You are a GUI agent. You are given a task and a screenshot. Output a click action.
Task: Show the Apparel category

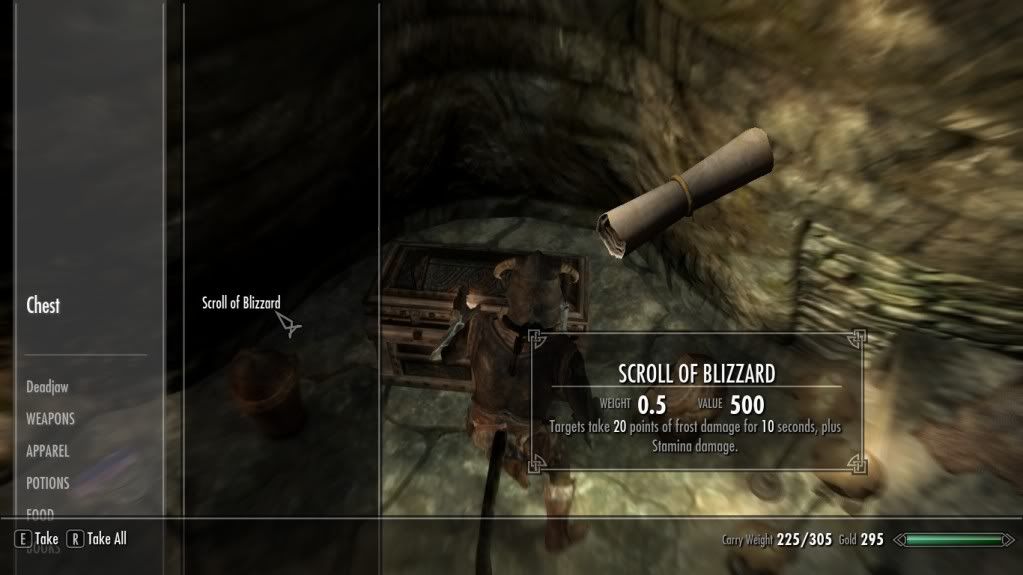pos(48,451)
